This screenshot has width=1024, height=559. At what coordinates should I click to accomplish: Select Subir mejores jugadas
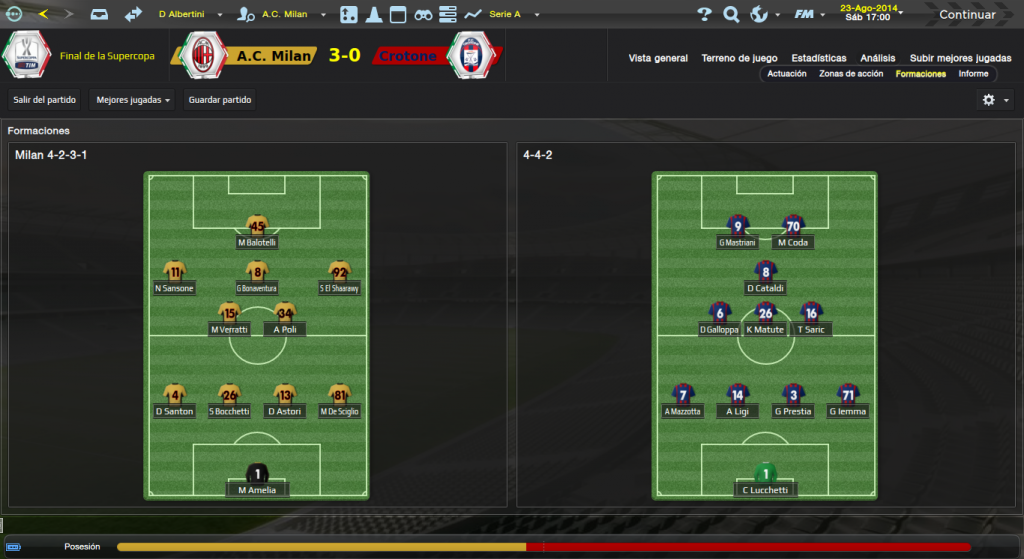[960, 58]
